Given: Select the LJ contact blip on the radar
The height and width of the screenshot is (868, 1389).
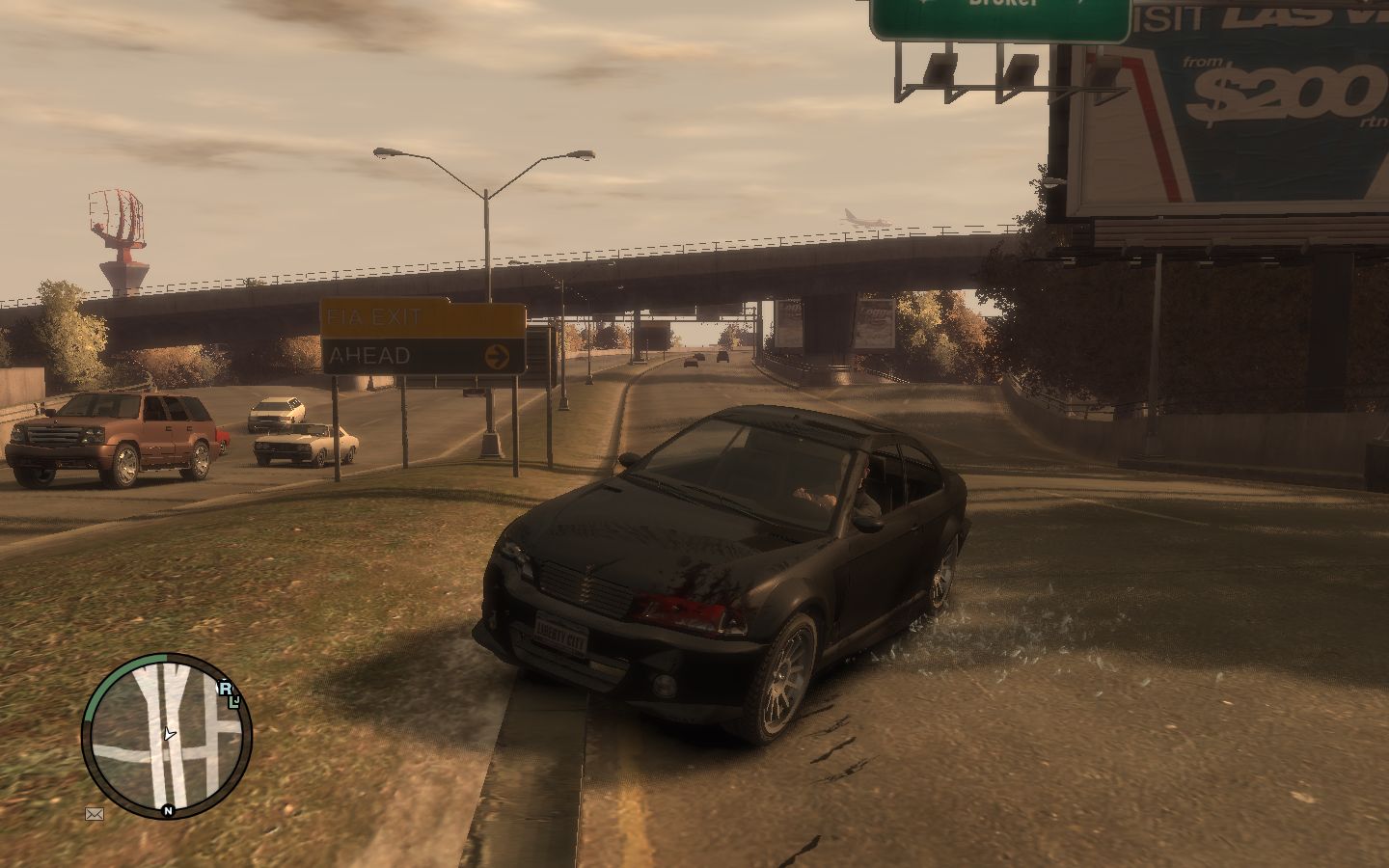Looking at the screenshot, I should click(x=234, y=701).
